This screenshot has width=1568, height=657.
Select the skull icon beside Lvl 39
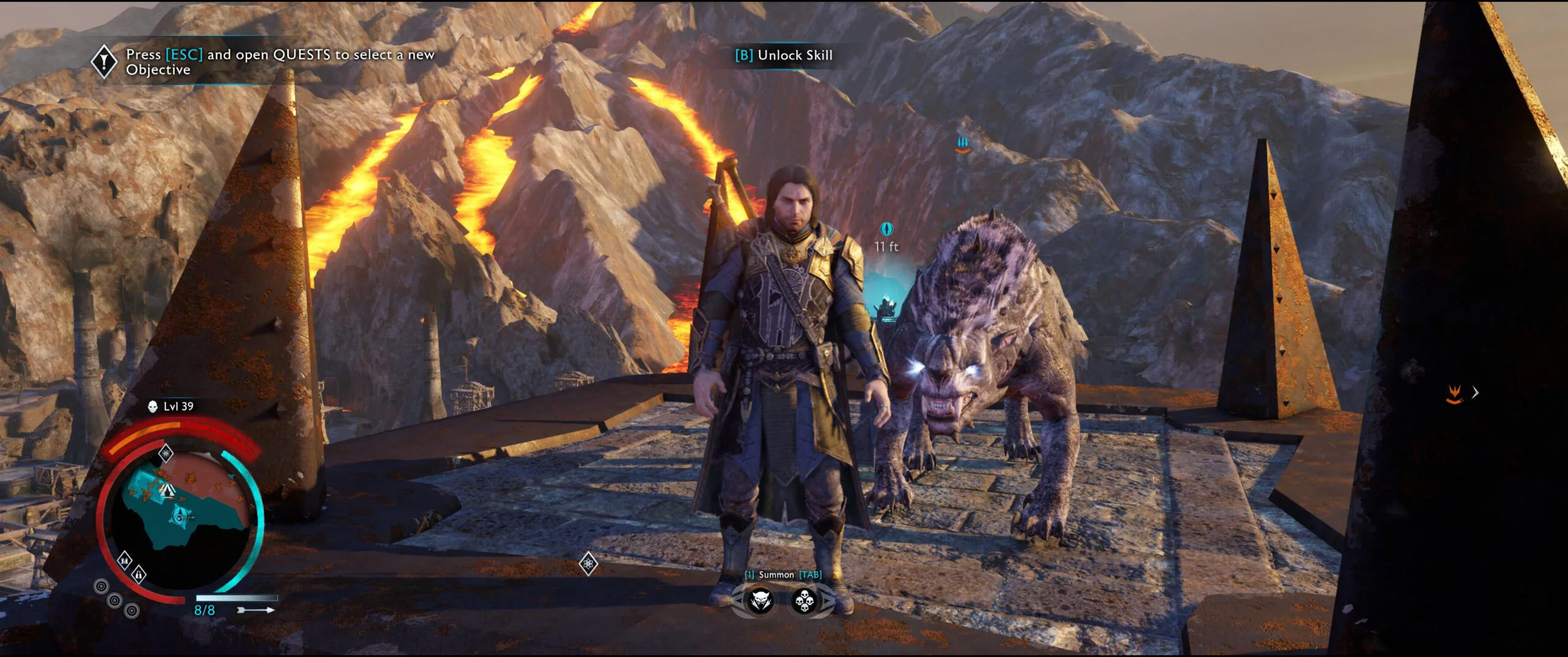(x=153, y=406)
